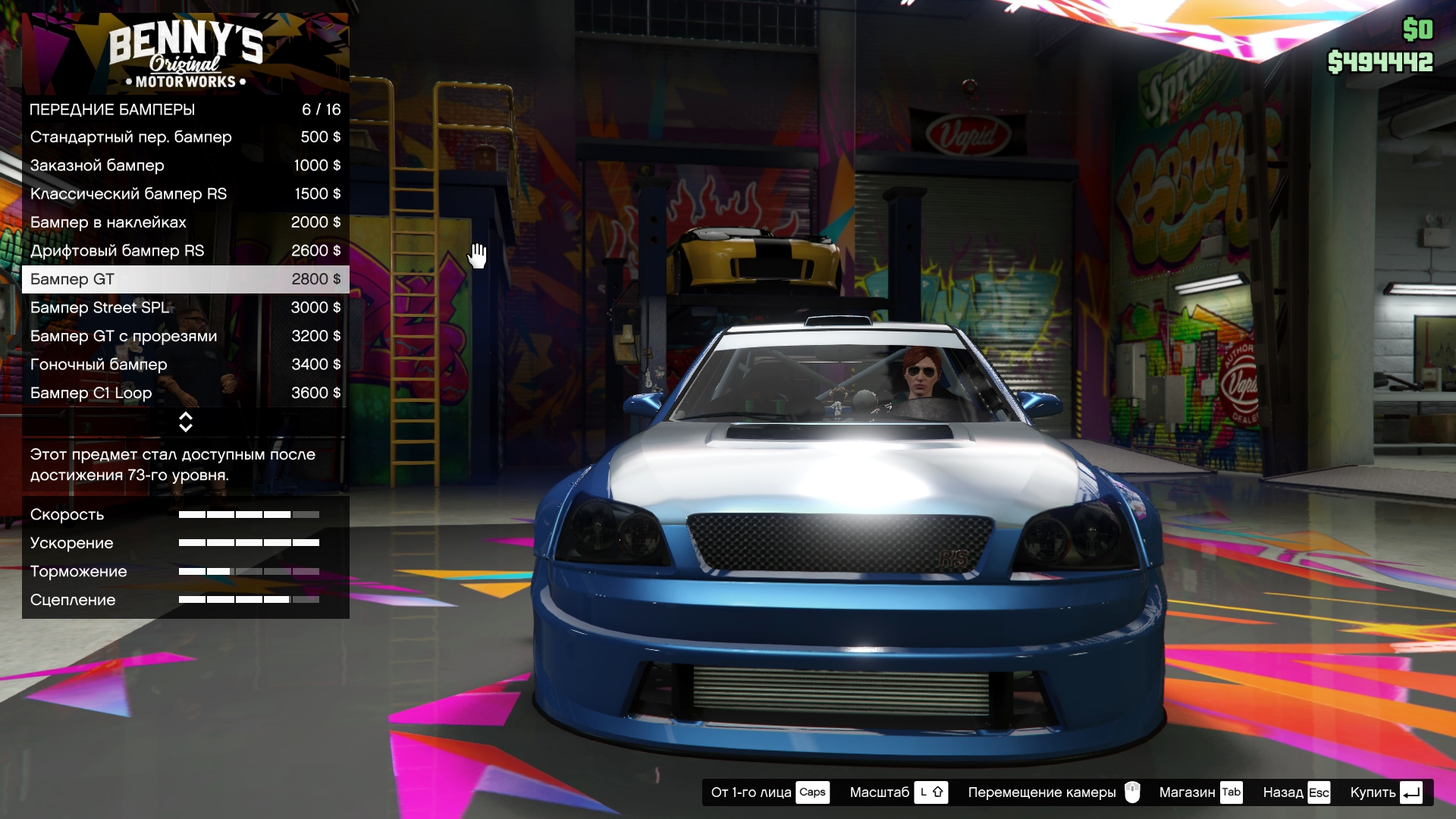Choose Бампер GT с прорезями

[185, 336]
